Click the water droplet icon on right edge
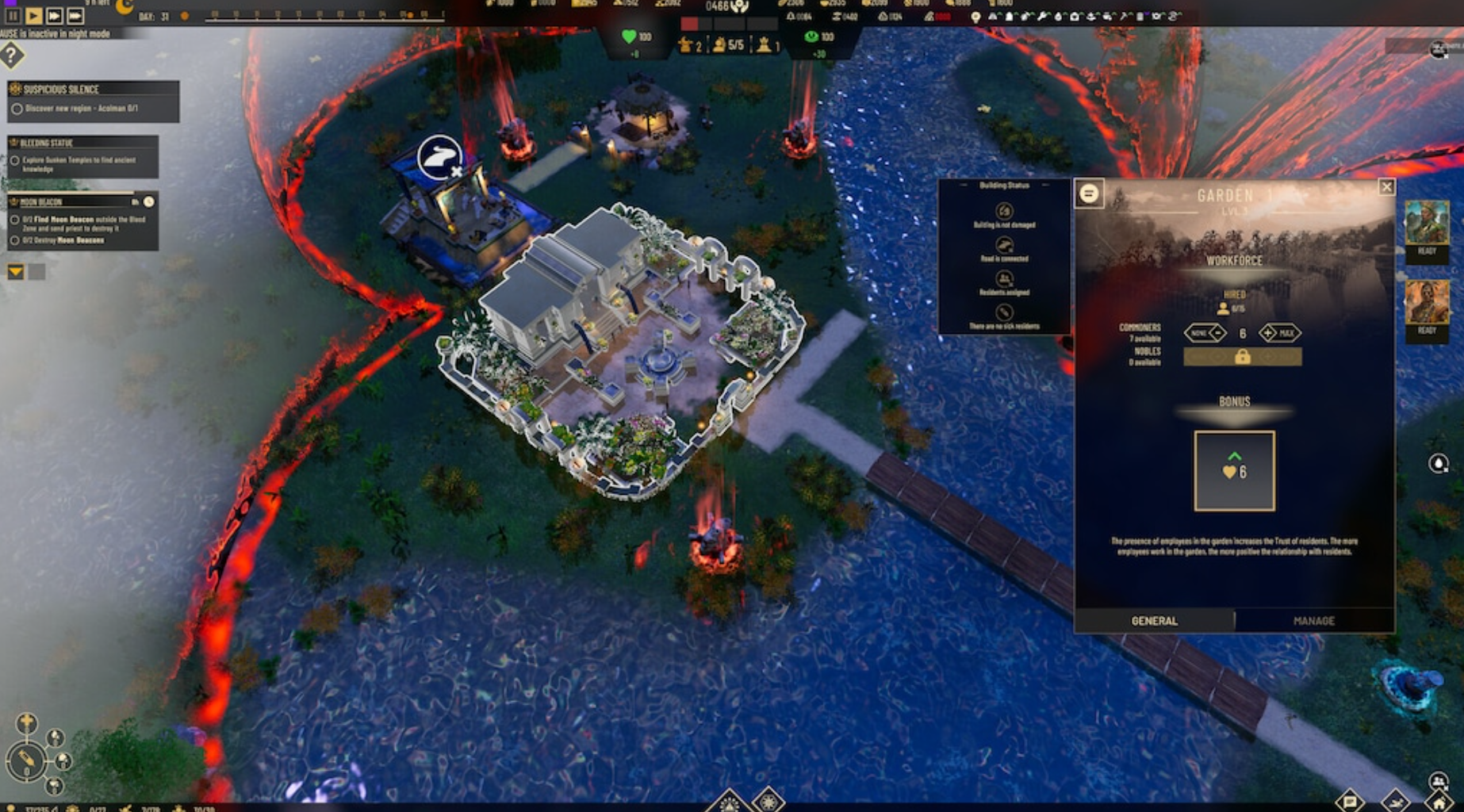This screenshot has width=1464, height=812. [x=1439, y=463]
